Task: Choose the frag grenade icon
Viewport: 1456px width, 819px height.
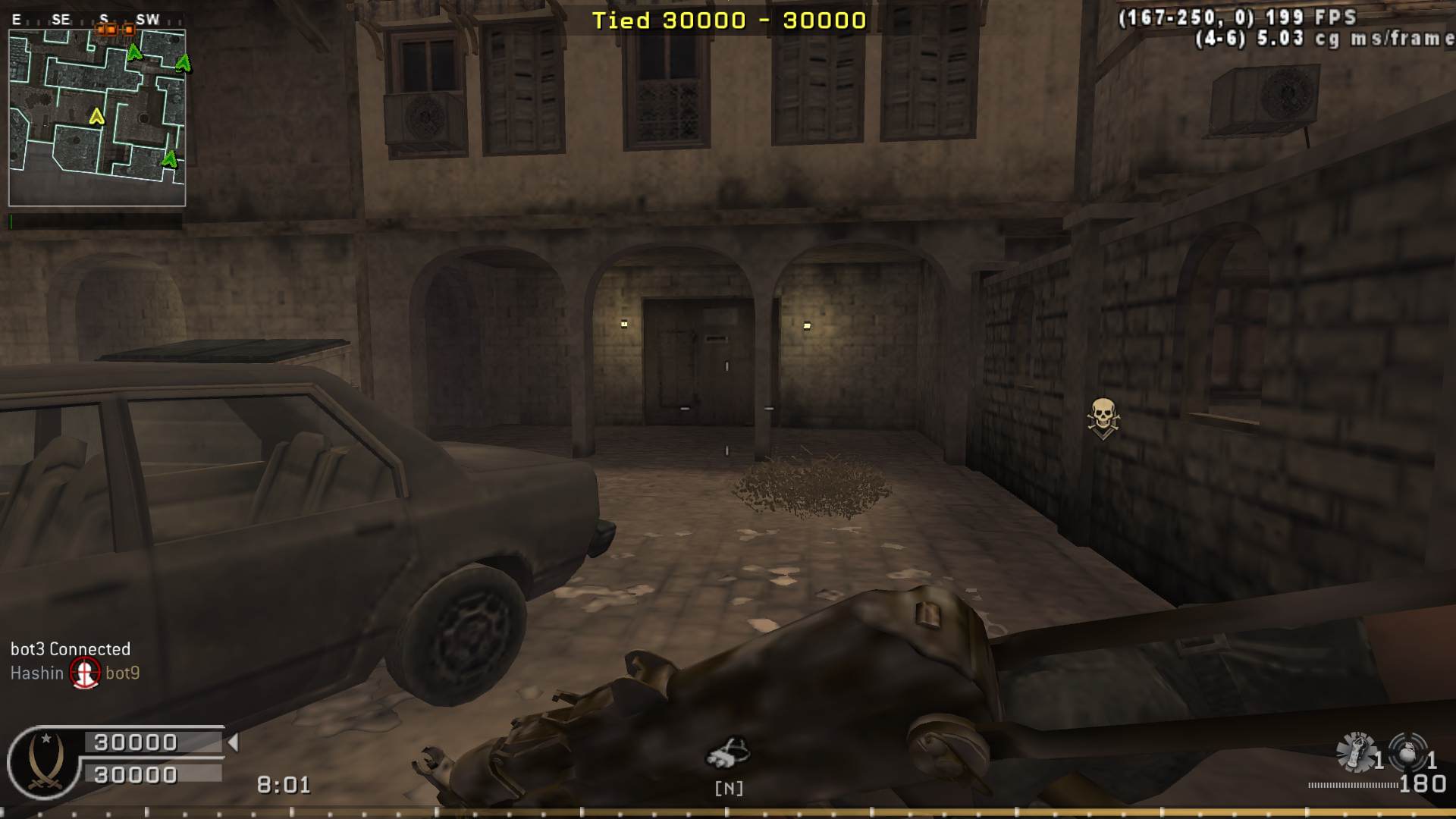Action: point(1407,752)
